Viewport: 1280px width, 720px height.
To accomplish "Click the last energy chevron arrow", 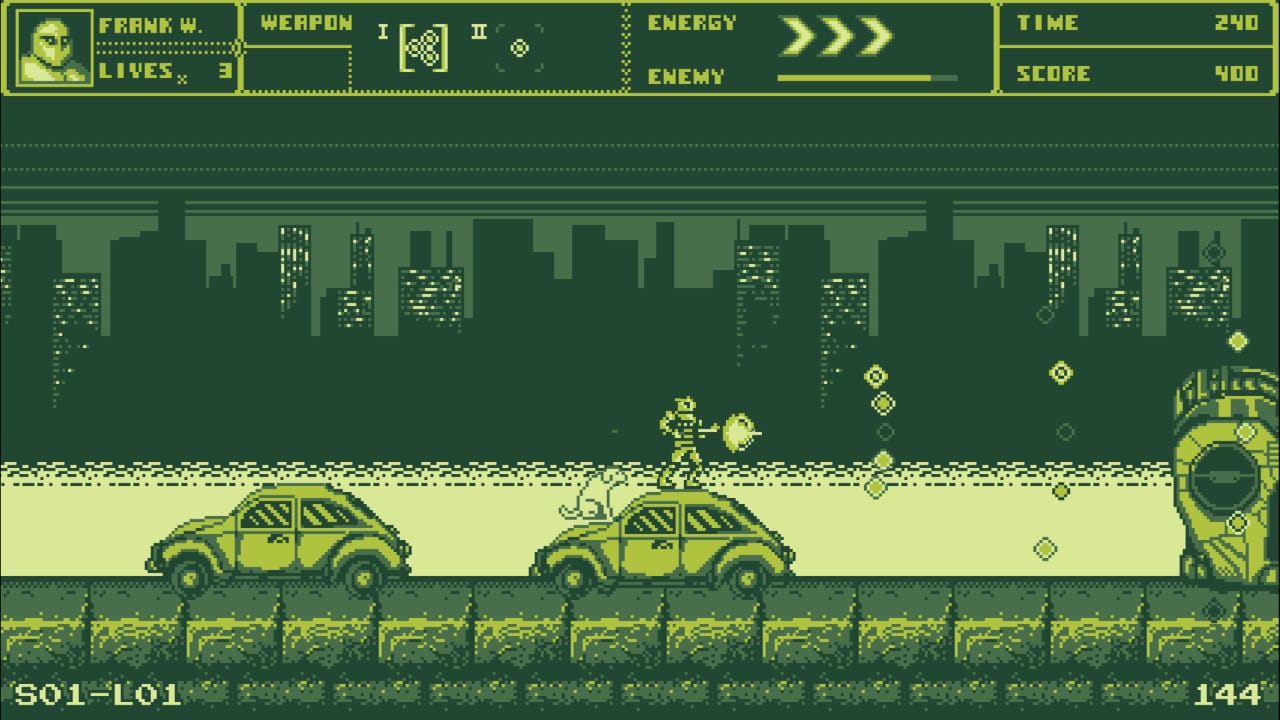I will tap(876, 33).
